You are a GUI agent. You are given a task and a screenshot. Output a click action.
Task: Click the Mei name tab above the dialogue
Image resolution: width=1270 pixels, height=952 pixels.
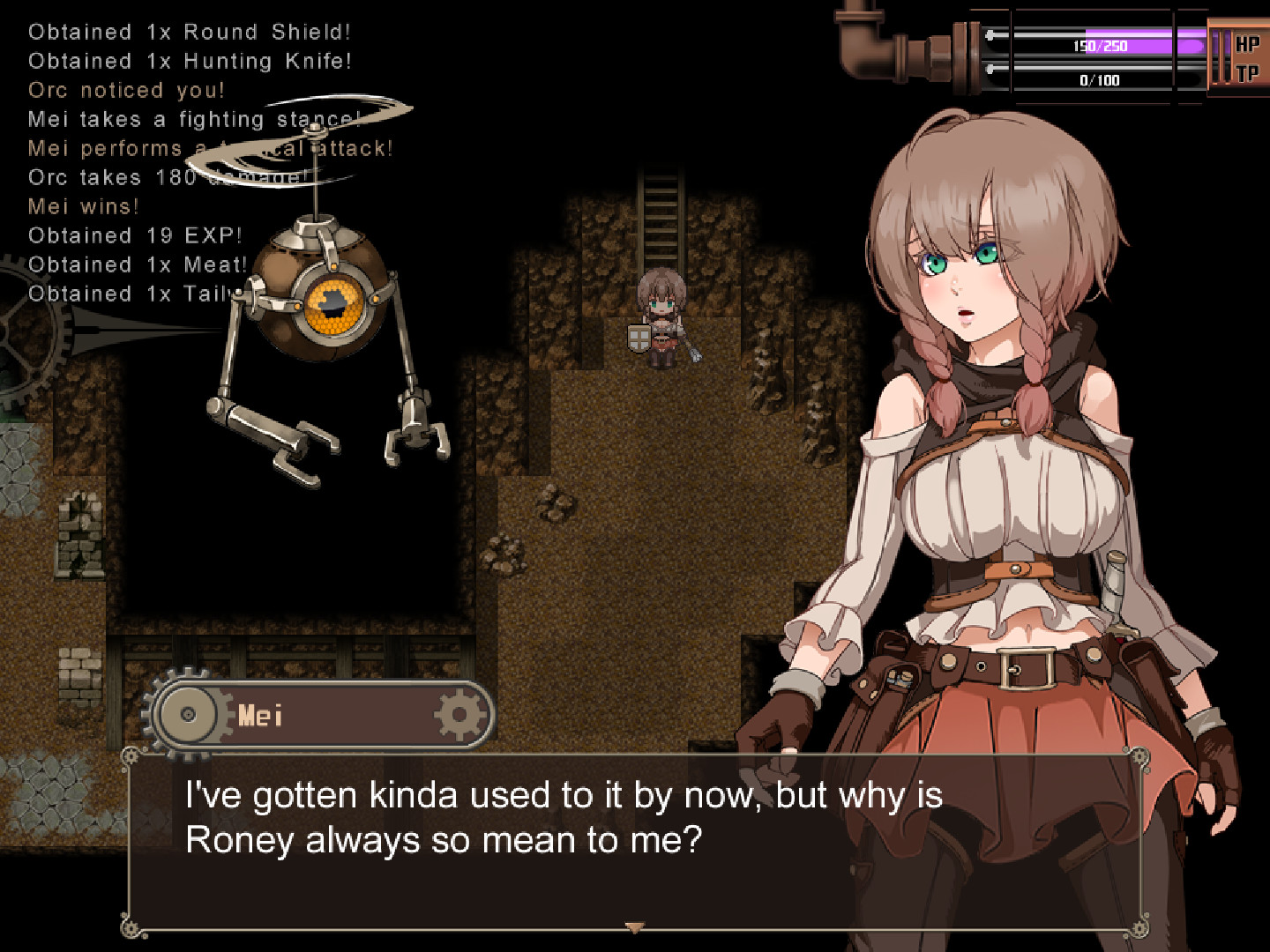click(263, 716)
